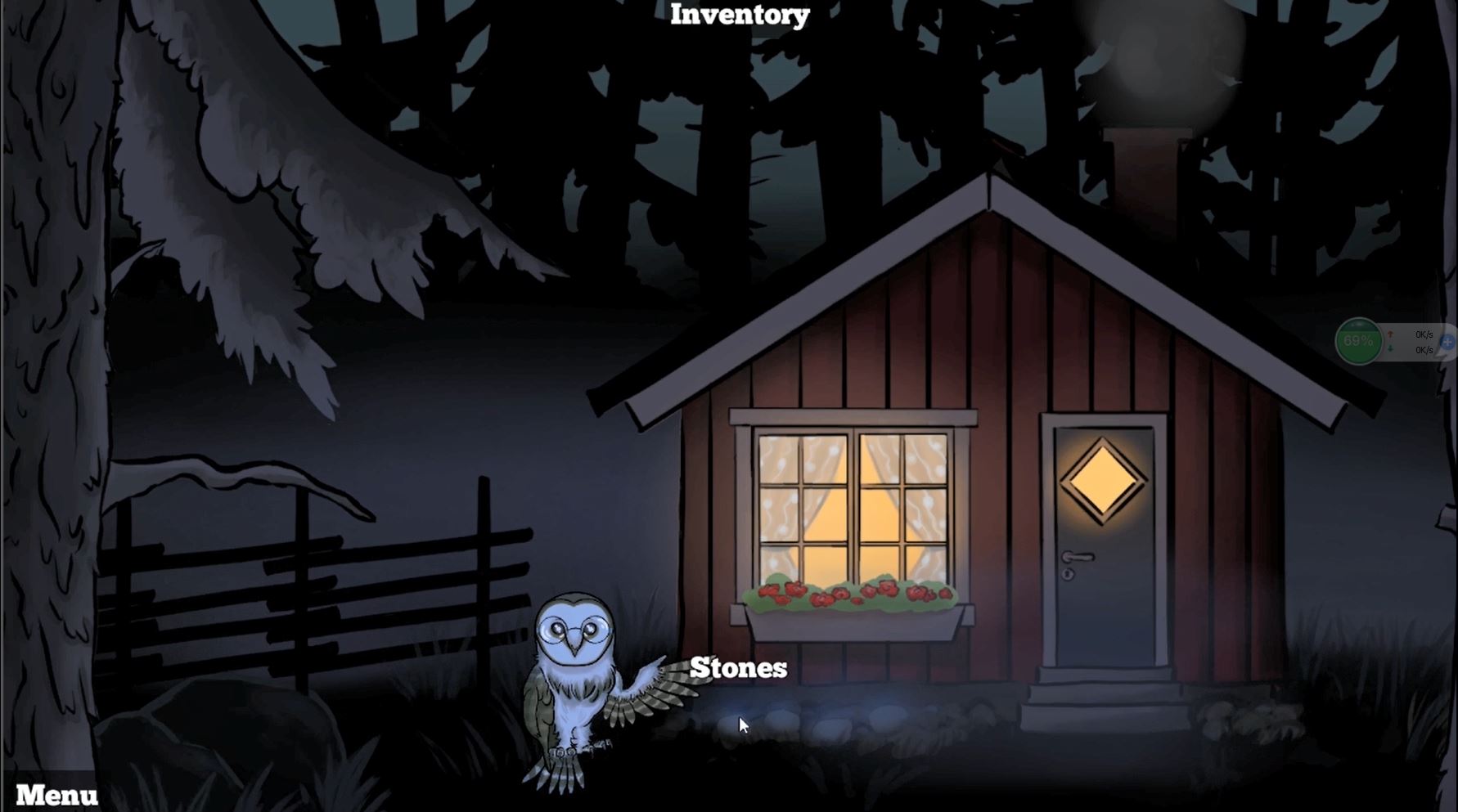The width and height of the screenshot is (1458, 812).
Task: Open the Inventory panel
Action: pyautogui.click(x=740, y=15)
